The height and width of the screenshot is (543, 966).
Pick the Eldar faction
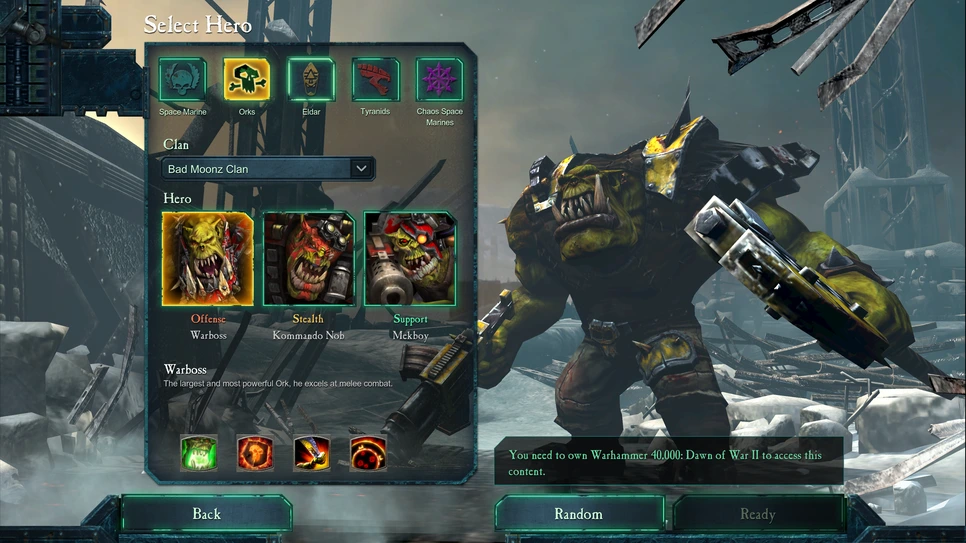coord(311,80)
